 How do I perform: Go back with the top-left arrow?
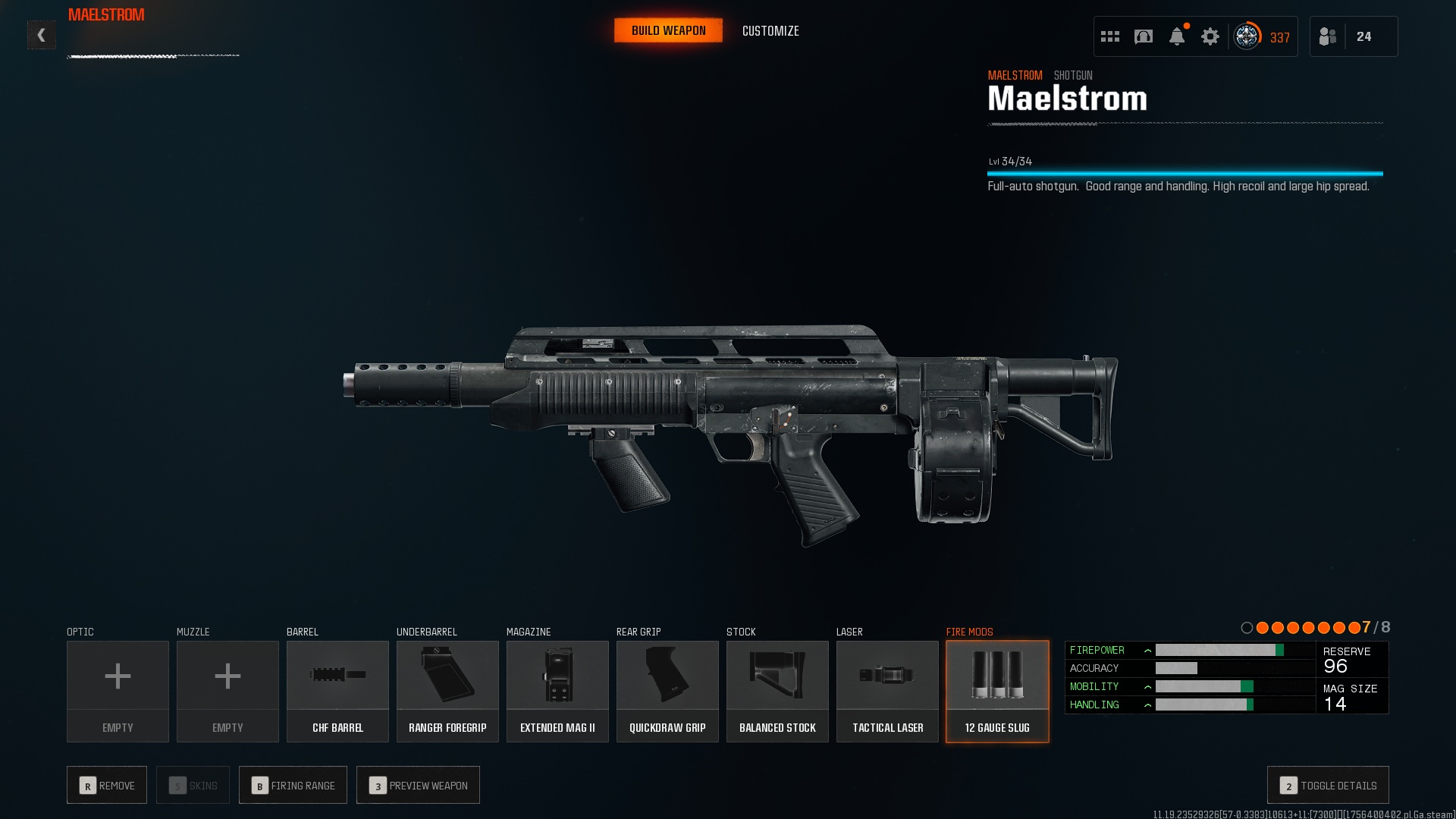coord(42,35)
